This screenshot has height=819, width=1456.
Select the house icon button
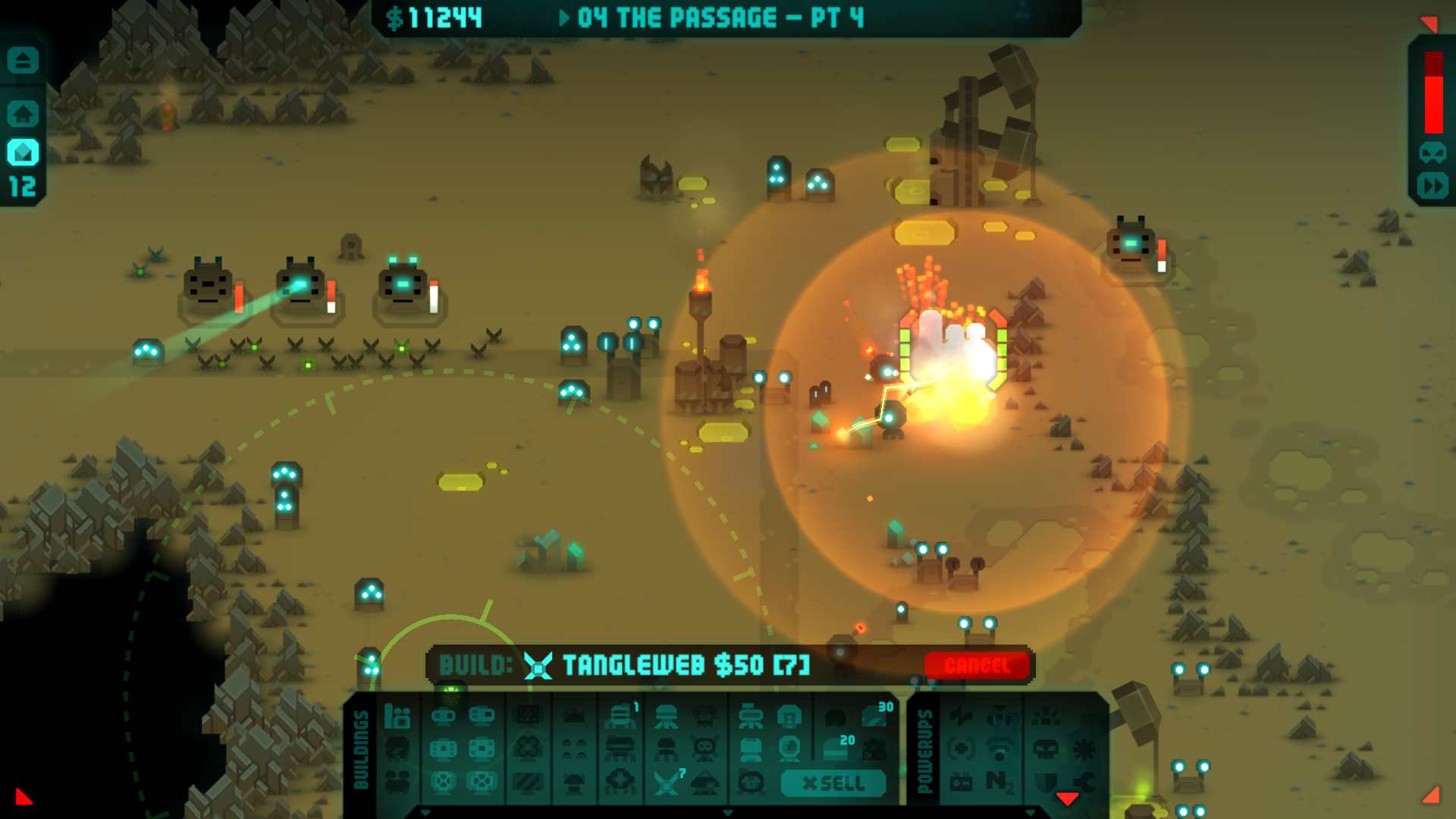point(23,114)
